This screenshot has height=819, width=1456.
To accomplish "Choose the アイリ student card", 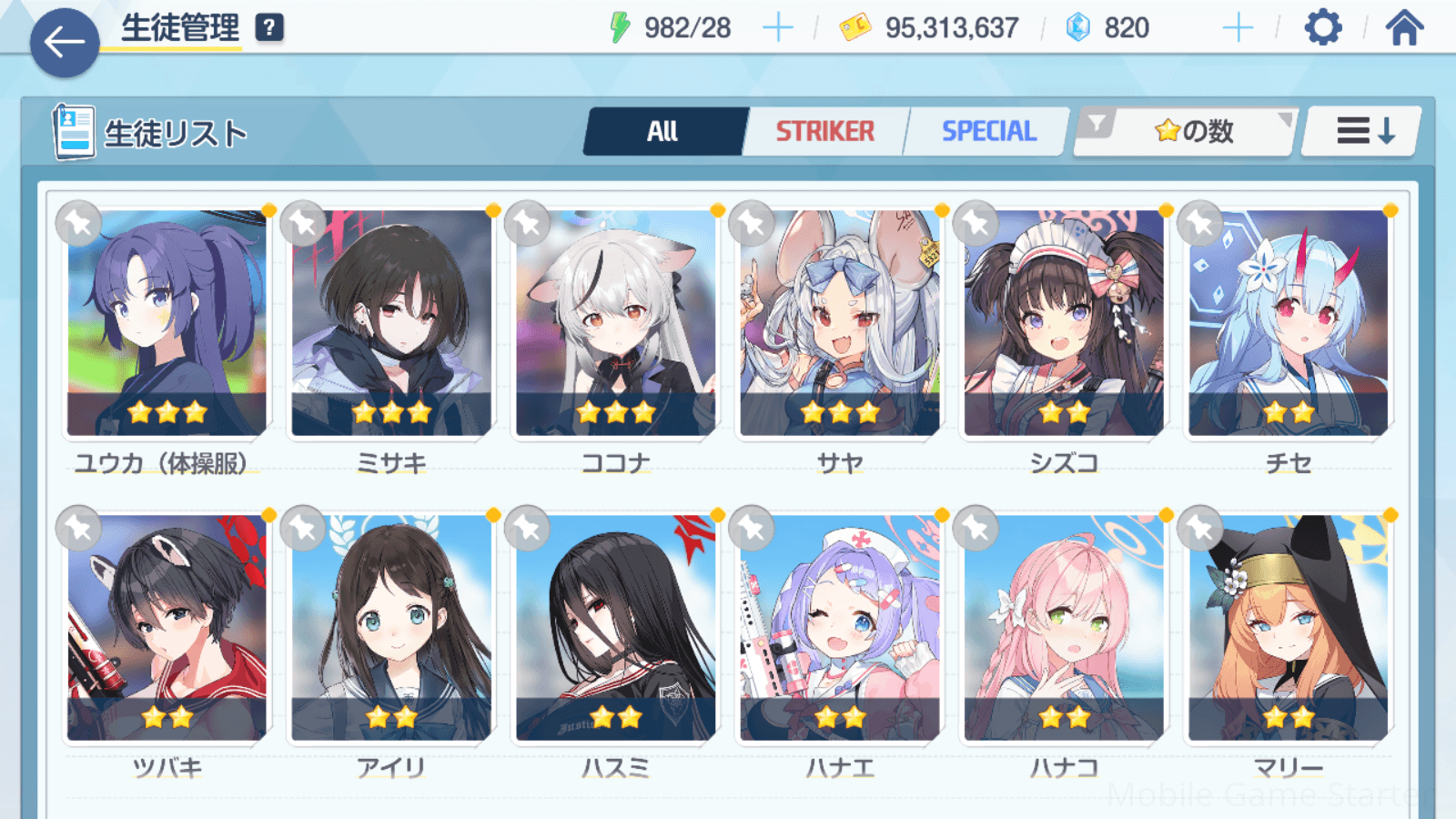I will tap(391, 628).
